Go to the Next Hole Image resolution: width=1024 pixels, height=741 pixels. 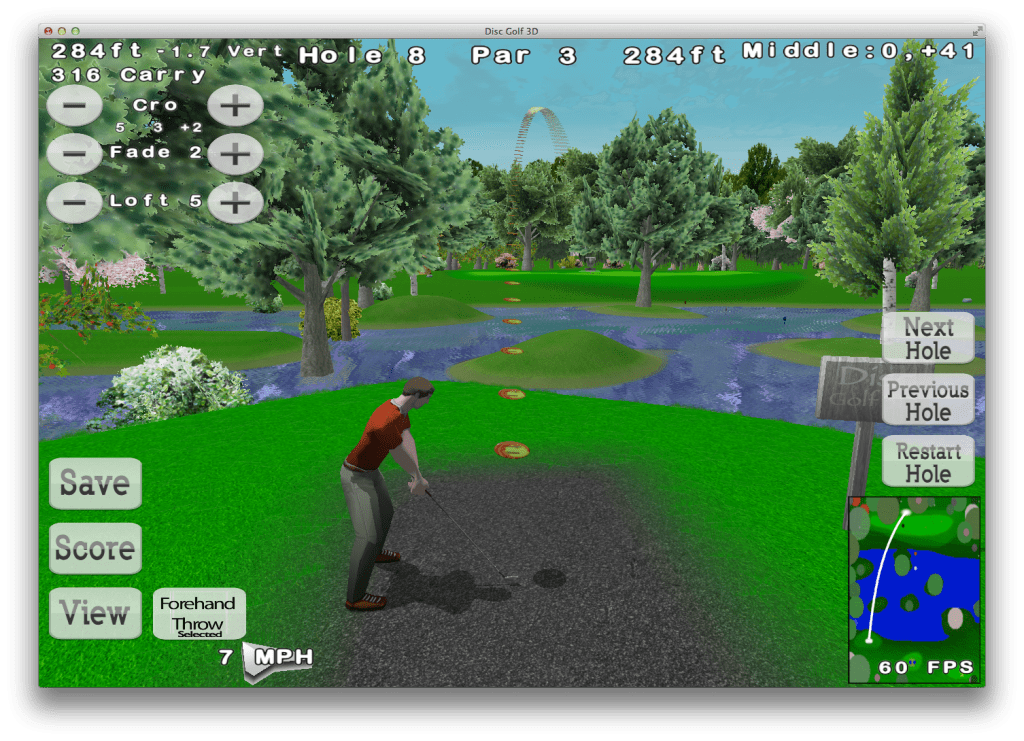pyautogui.click(x=928, y=338)
